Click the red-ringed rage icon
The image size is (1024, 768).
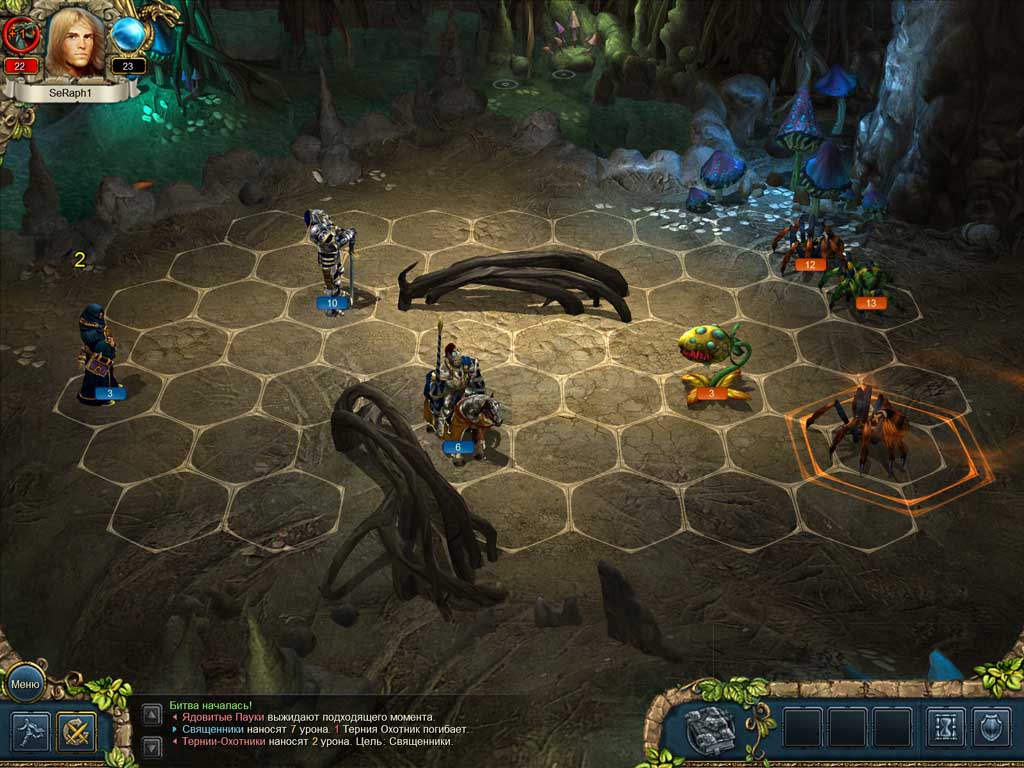(x=20, y=36)
